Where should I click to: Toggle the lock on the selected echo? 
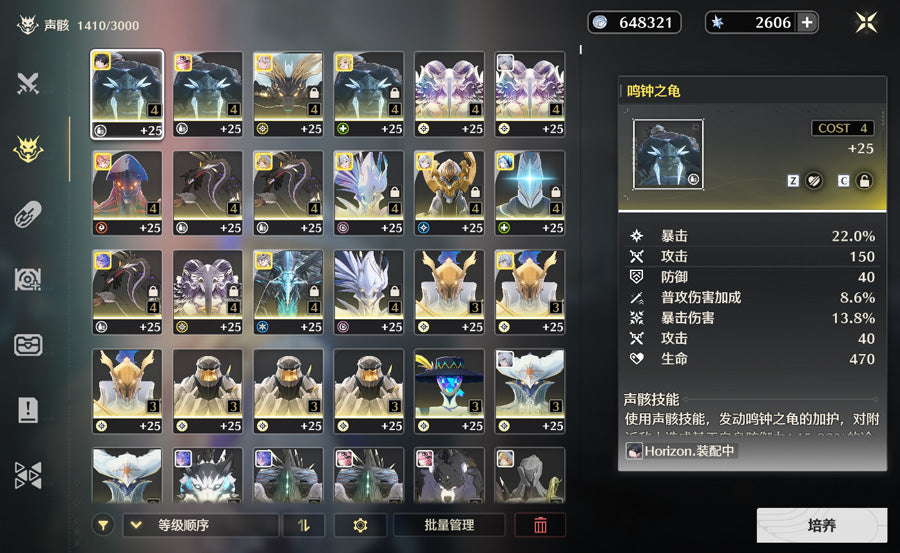click(x=864, y=181)
